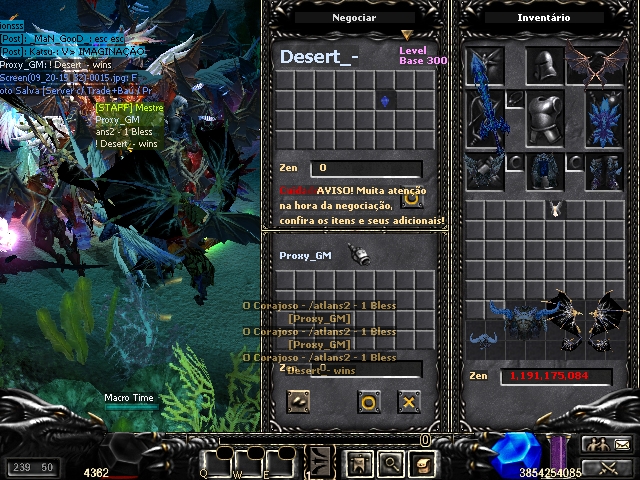This screenshot has height=480, width=640.
Task: Click the zen coins button in trade window
Action: click(298, 402)
